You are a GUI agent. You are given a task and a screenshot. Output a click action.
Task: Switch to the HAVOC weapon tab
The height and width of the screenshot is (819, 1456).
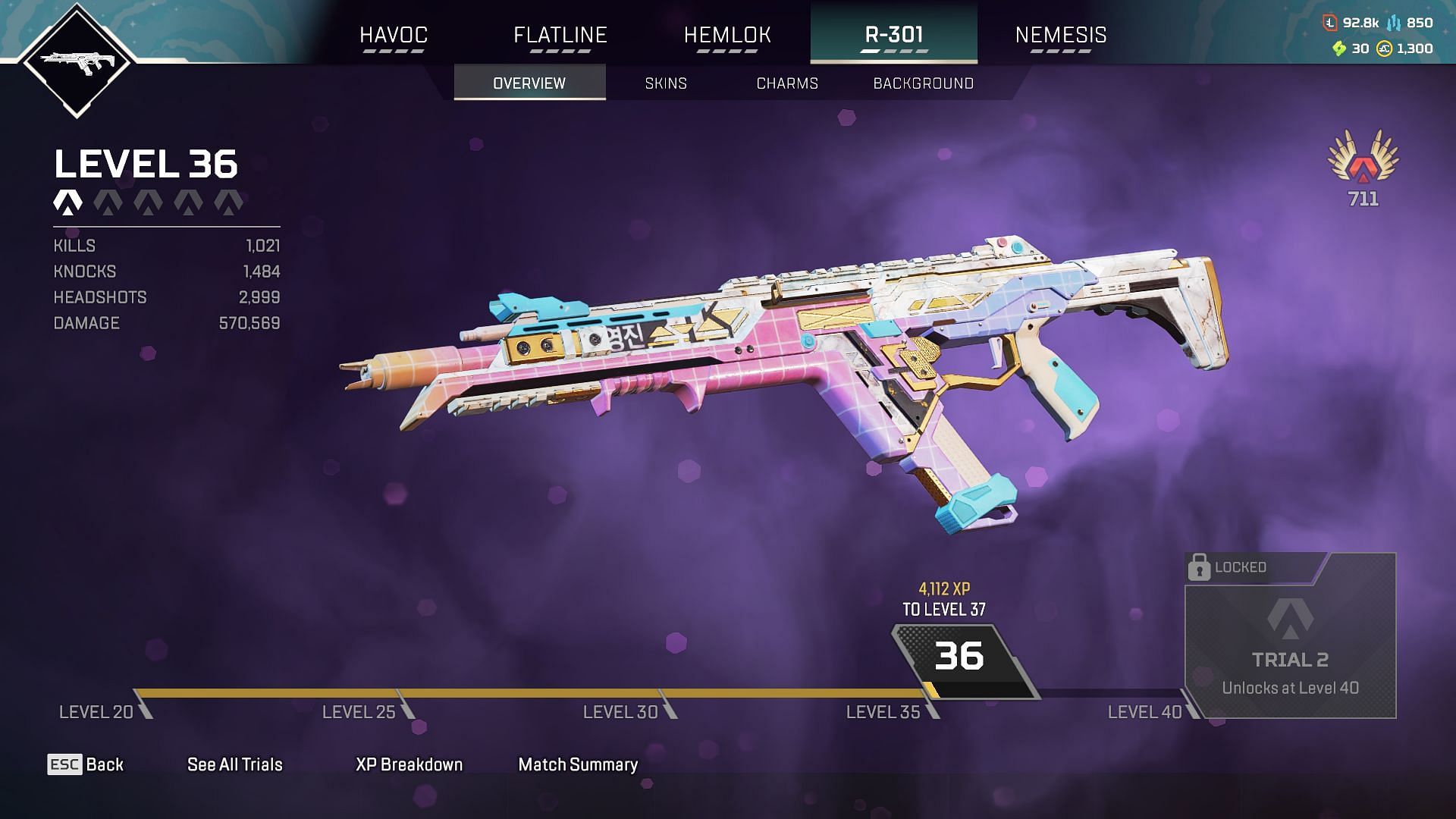(394, 35)
